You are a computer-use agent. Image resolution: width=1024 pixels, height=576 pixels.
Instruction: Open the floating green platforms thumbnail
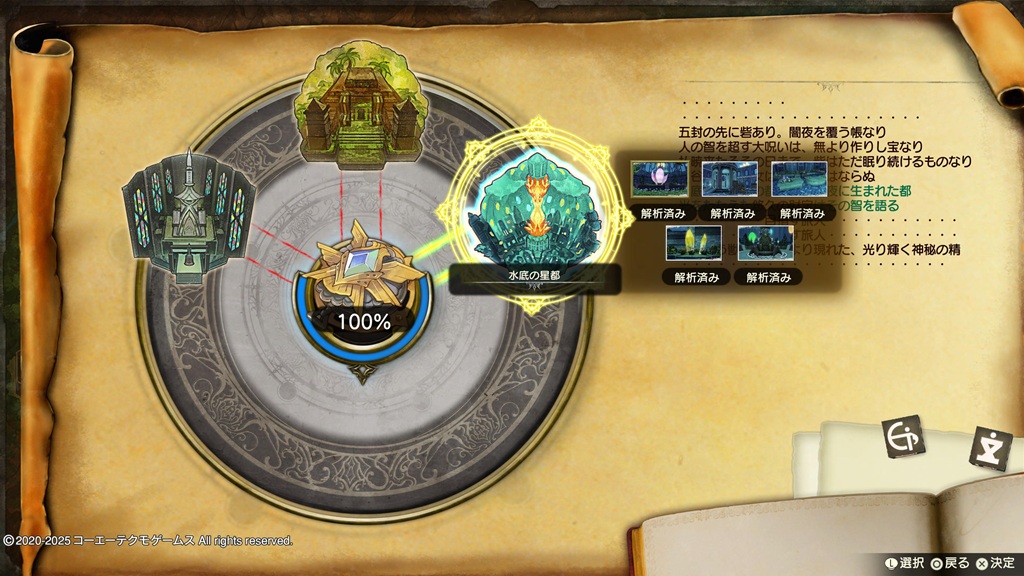(x=800, y=179)
